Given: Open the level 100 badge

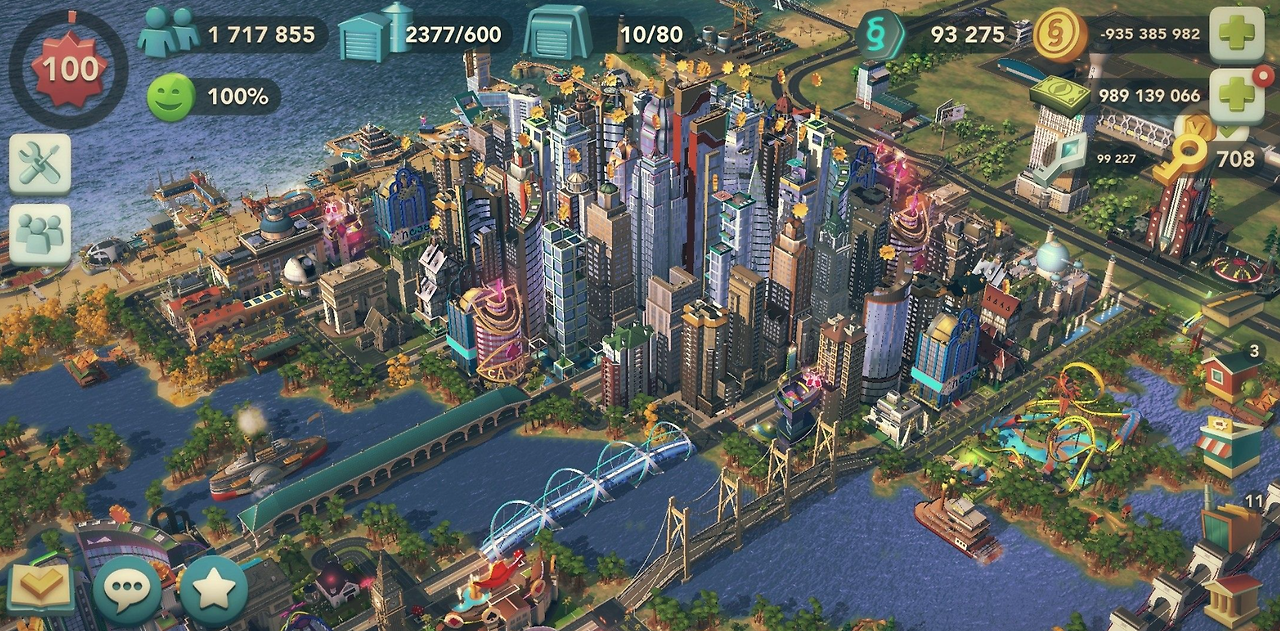Looking at the screenshot, I should 69,69.
